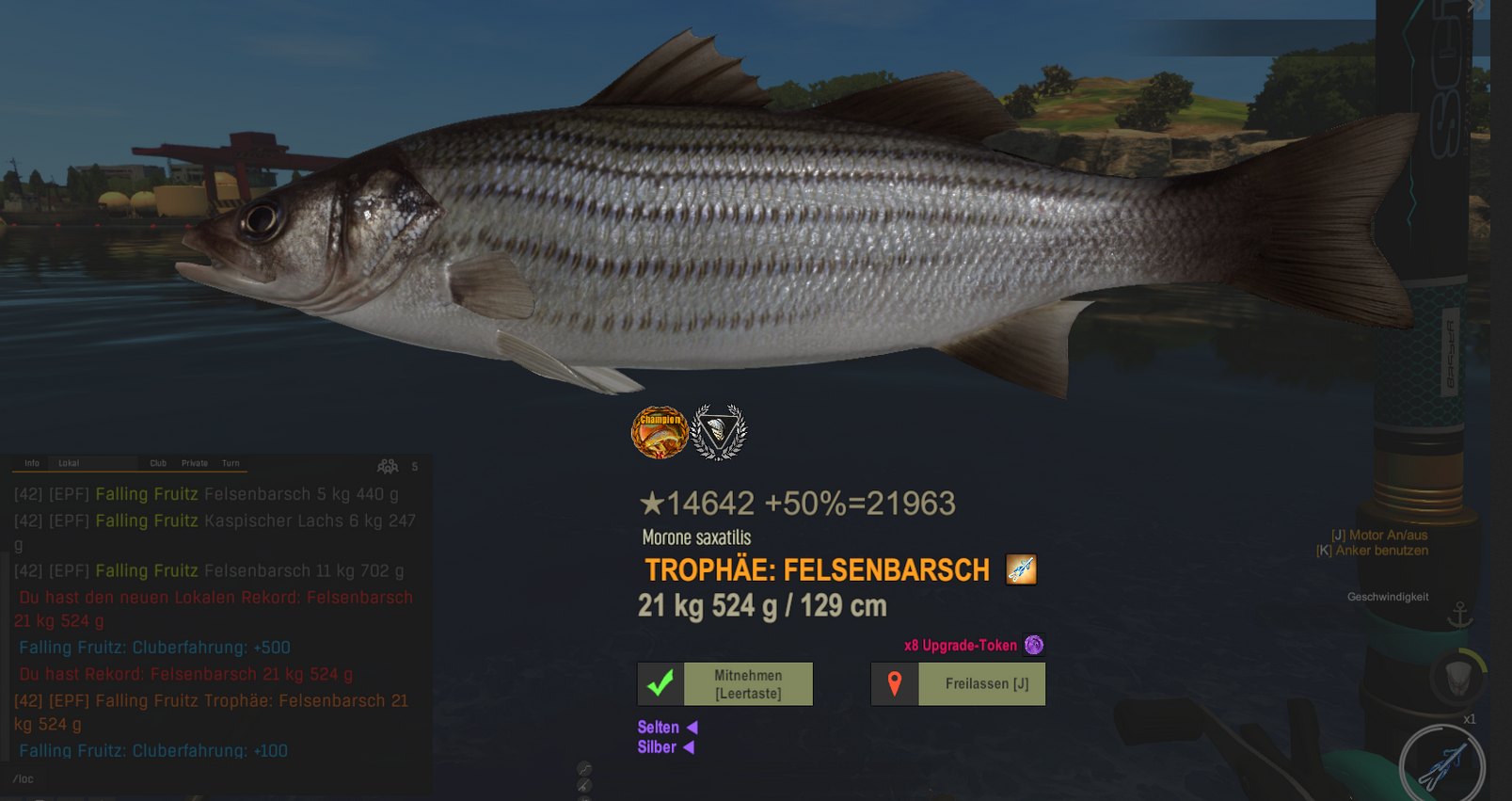The image size is (1512, 801).
Task: Toggle the anchor icon
Action: point(1459,616)
